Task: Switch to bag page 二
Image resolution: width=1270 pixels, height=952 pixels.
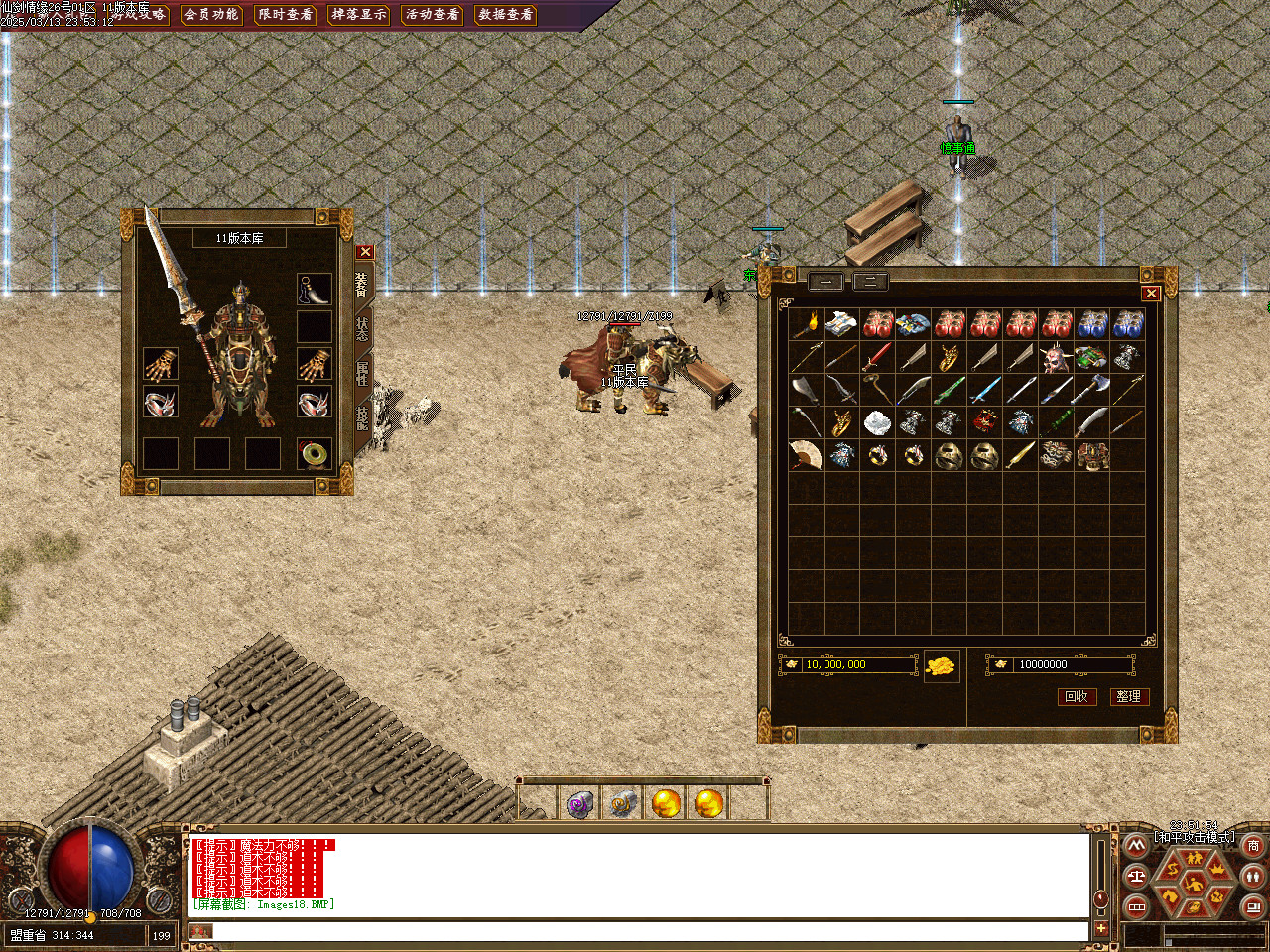Action: (870, 282)
